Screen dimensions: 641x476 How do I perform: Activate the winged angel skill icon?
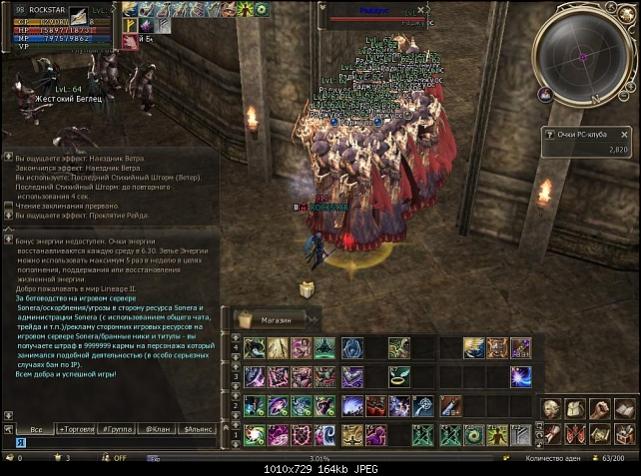(473, 348)
